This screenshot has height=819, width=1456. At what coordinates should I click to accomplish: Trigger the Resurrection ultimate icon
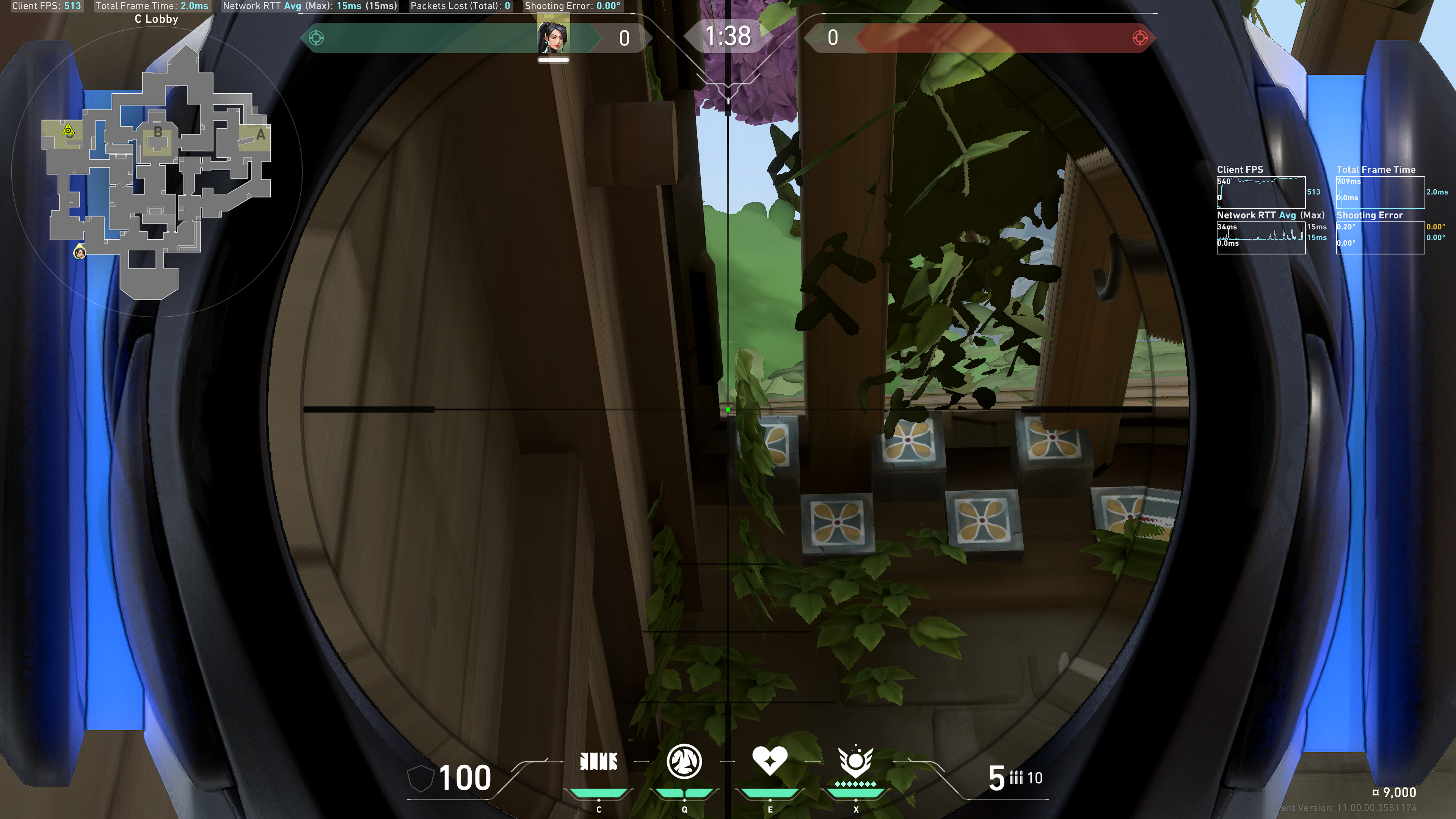[856, 763]
